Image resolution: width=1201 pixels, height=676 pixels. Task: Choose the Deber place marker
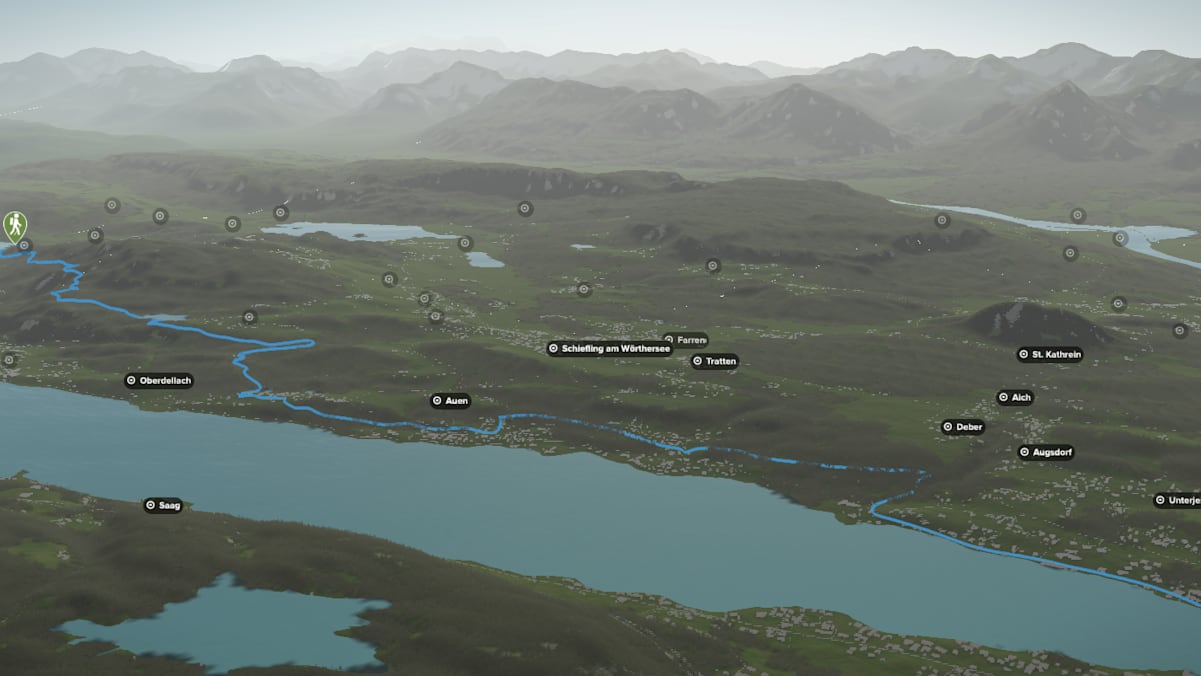pyautogui.click(x=963, y=427)
